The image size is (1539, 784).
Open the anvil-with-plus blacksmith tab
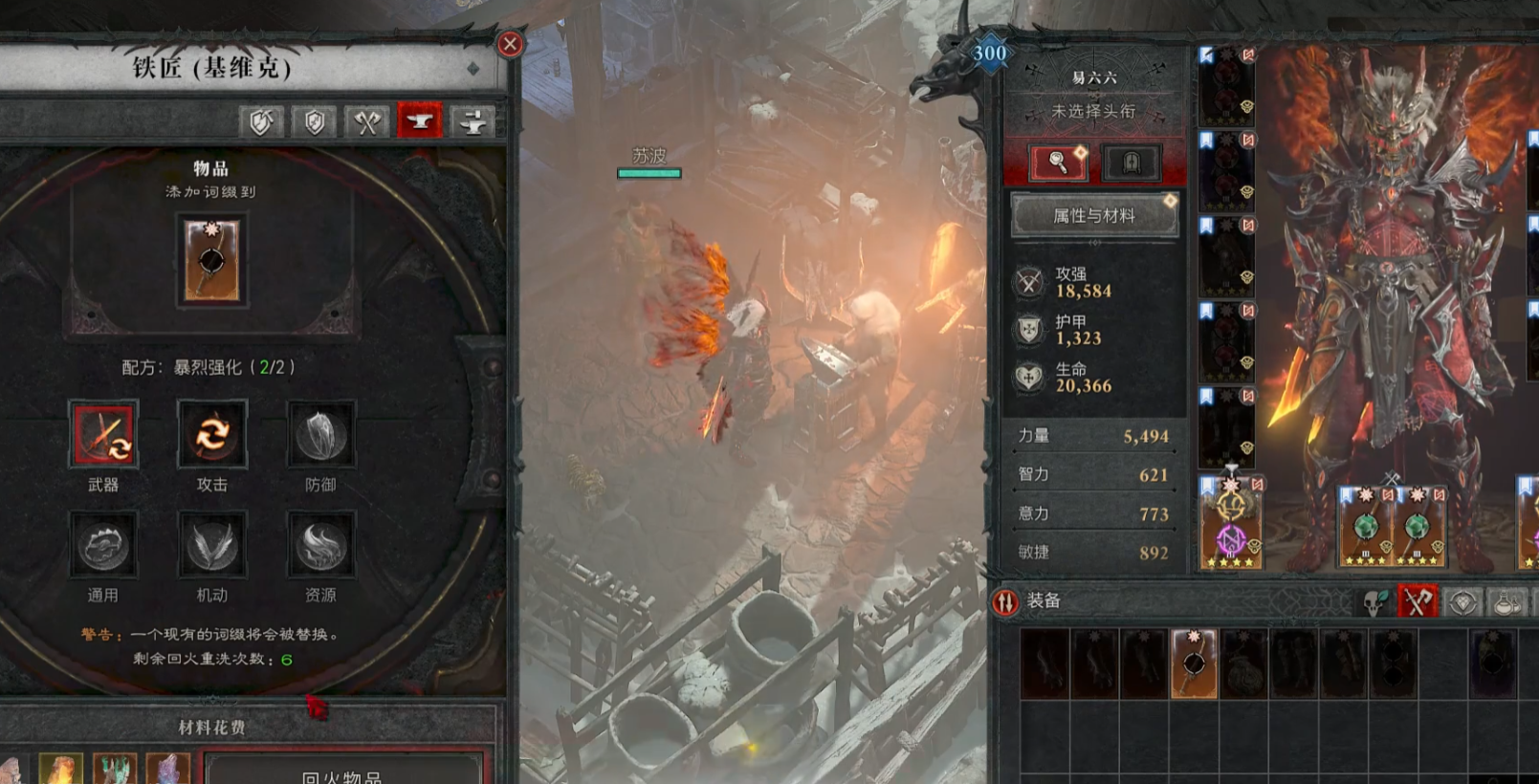[473, 121]
